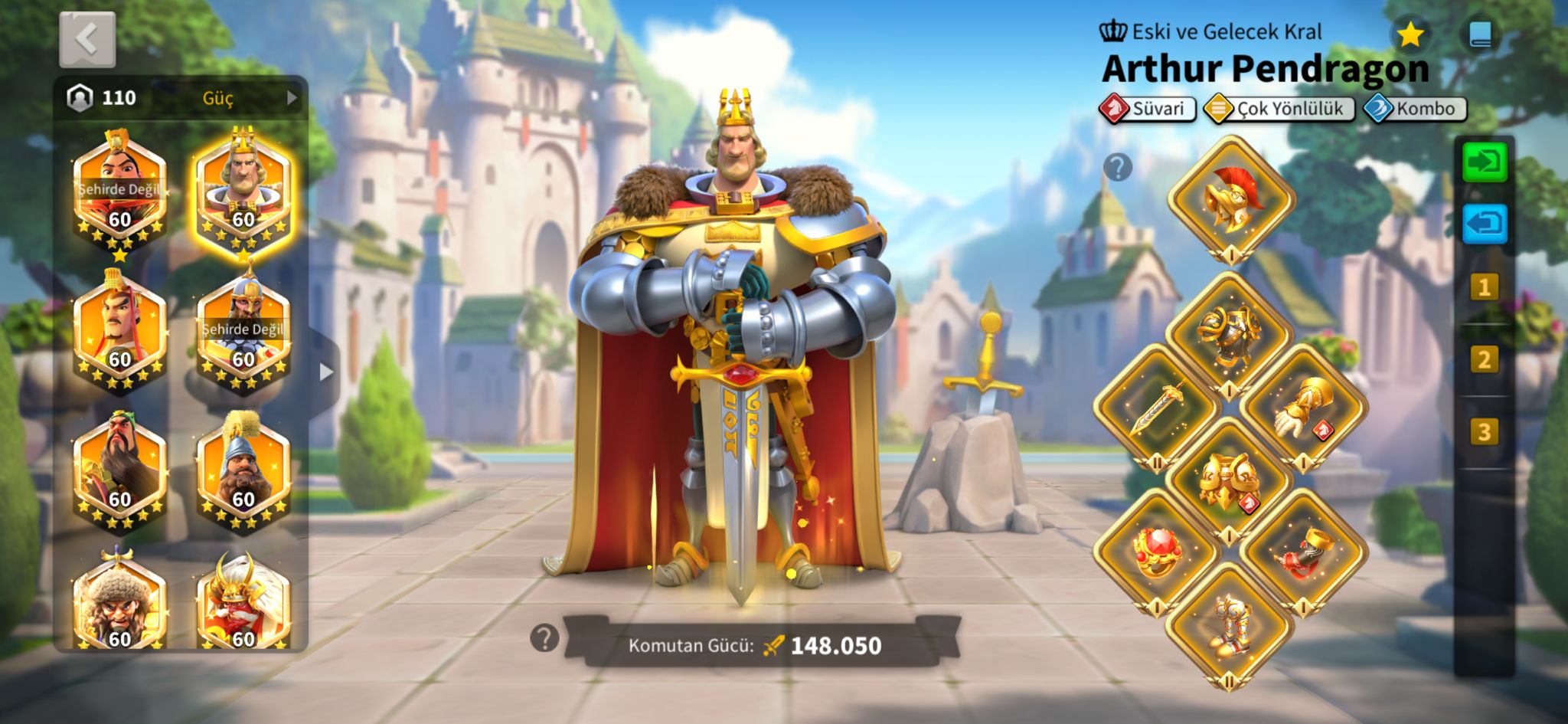Click the green equip arrow button
This screenshot has height=724, width=1568.
click(1485, 162)
